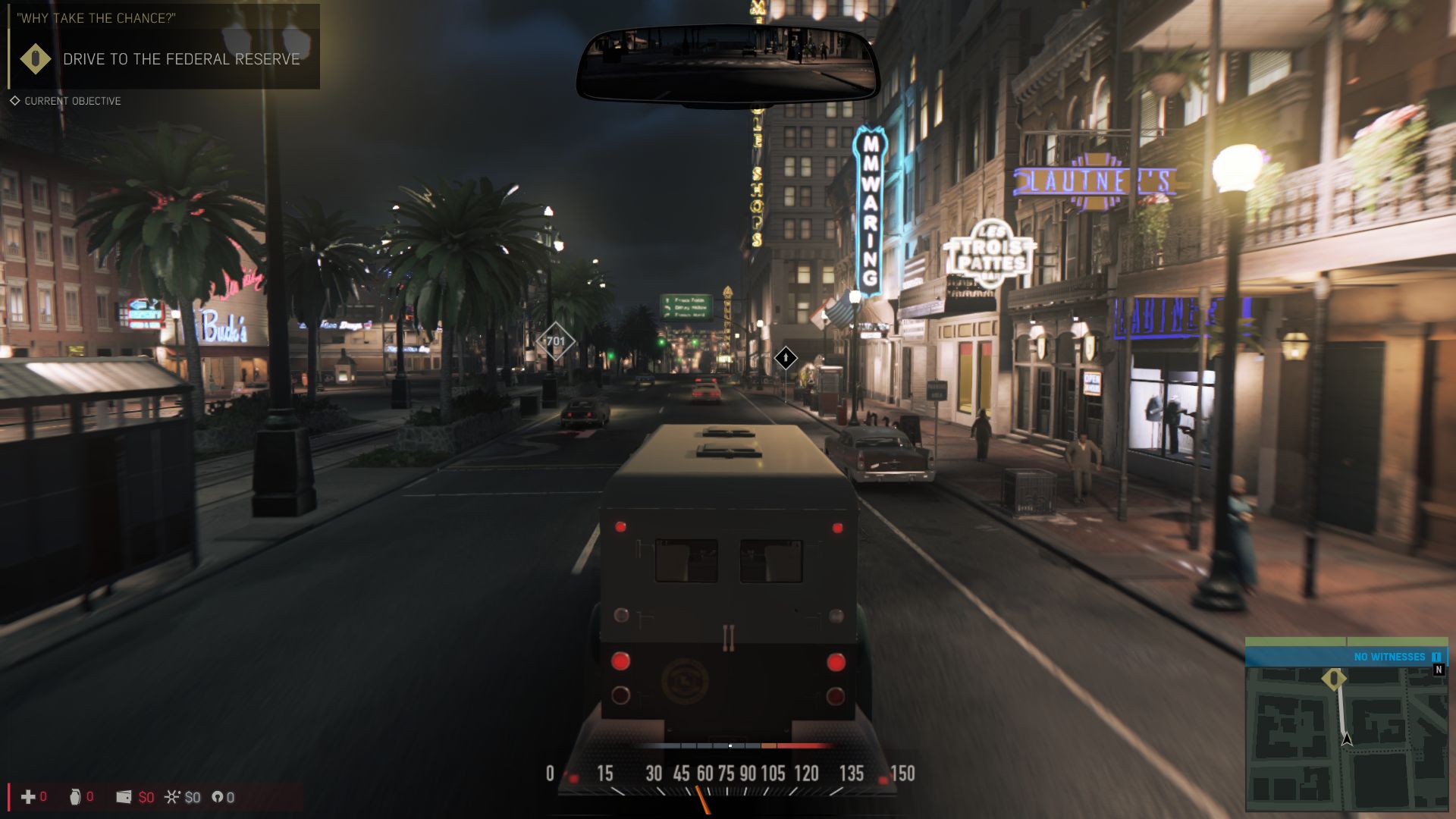Click the medkit count icon
Screen dimensions: 1456x819
click(x=28, y=797)
